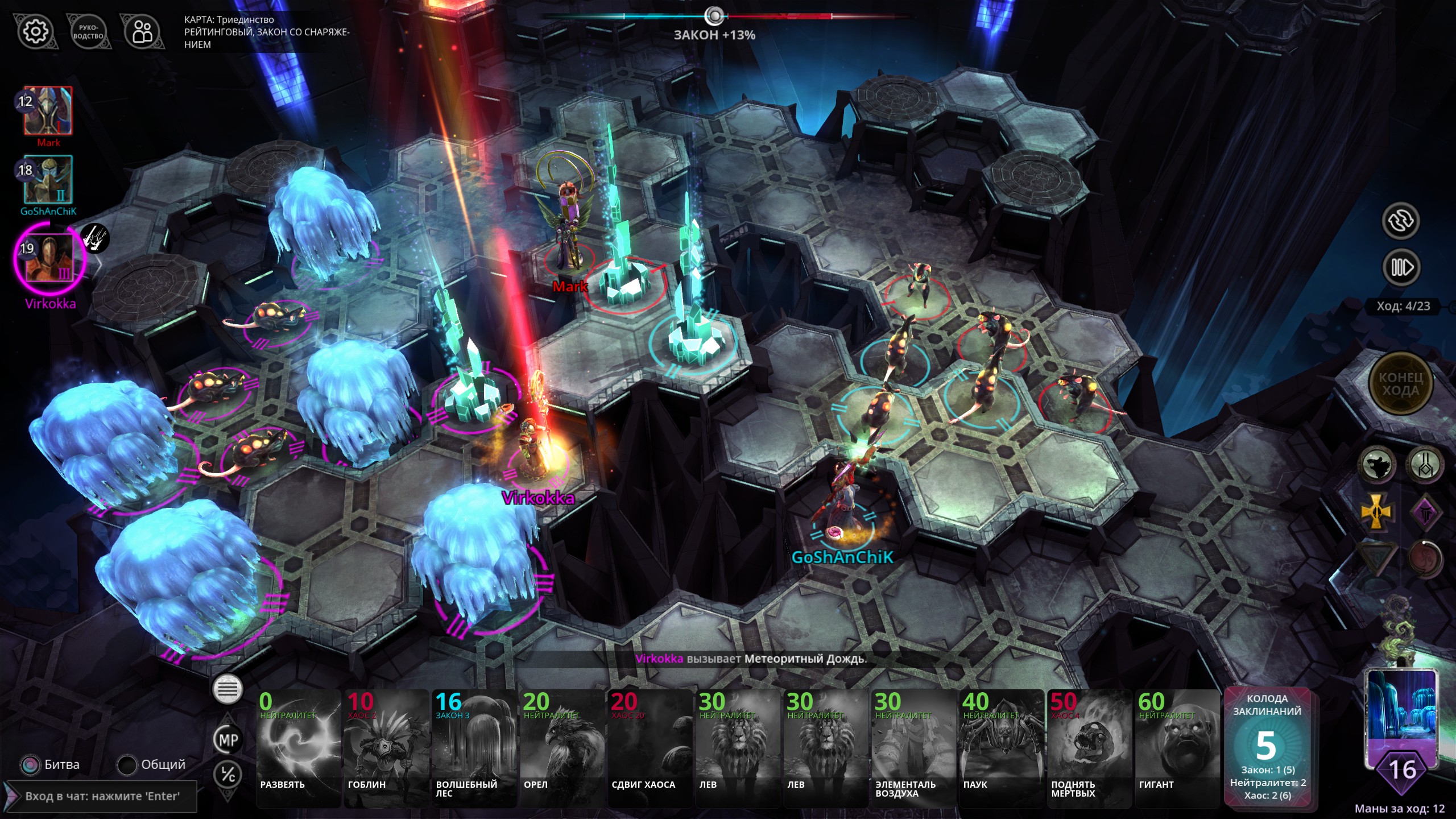
Task: Choose the Гоблин spell card
Action: click(387, 748)
